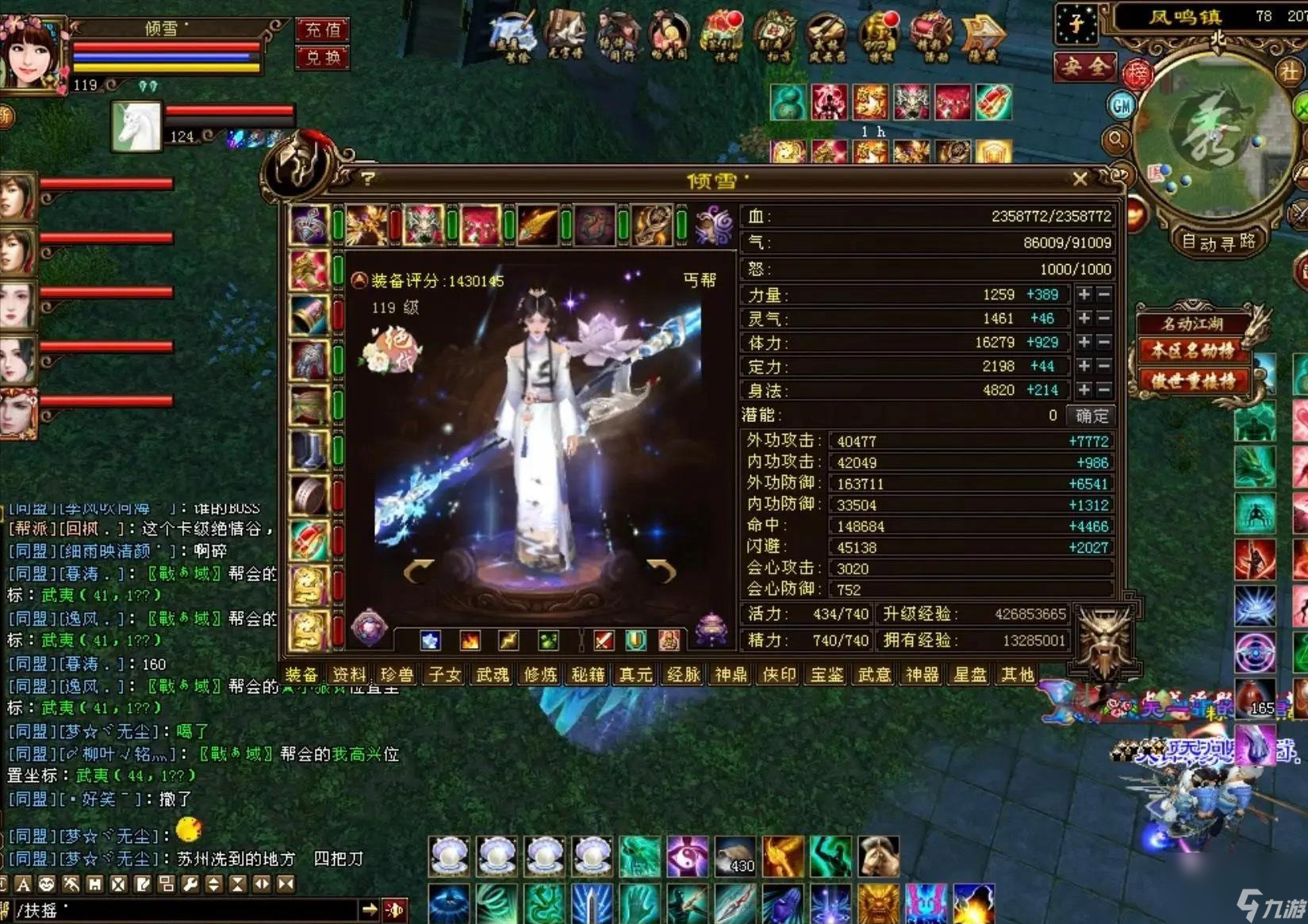Click the GM help button
The height and width of the screenshot is (924, 1308).
(1121, 105)
